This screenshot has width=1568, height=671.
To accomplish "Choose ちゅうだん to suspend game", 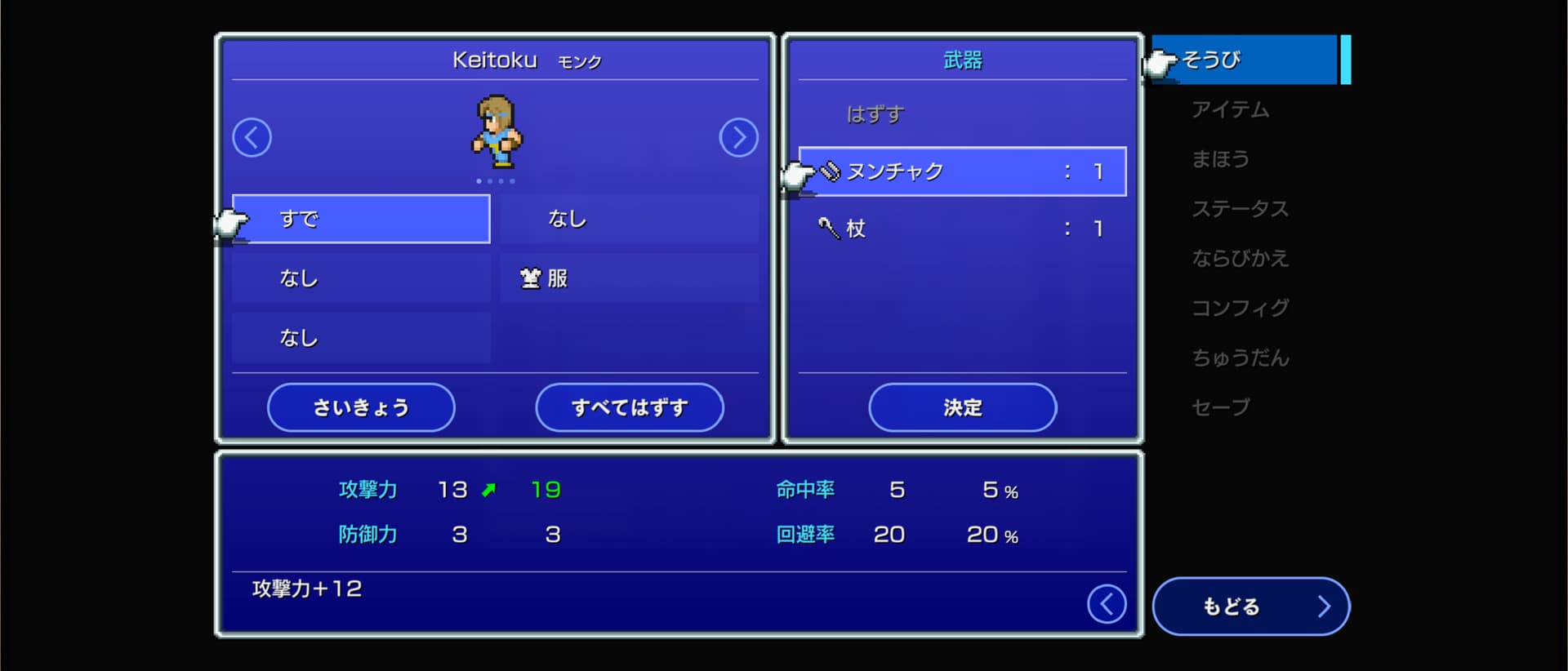I will tap(1240, 358).
